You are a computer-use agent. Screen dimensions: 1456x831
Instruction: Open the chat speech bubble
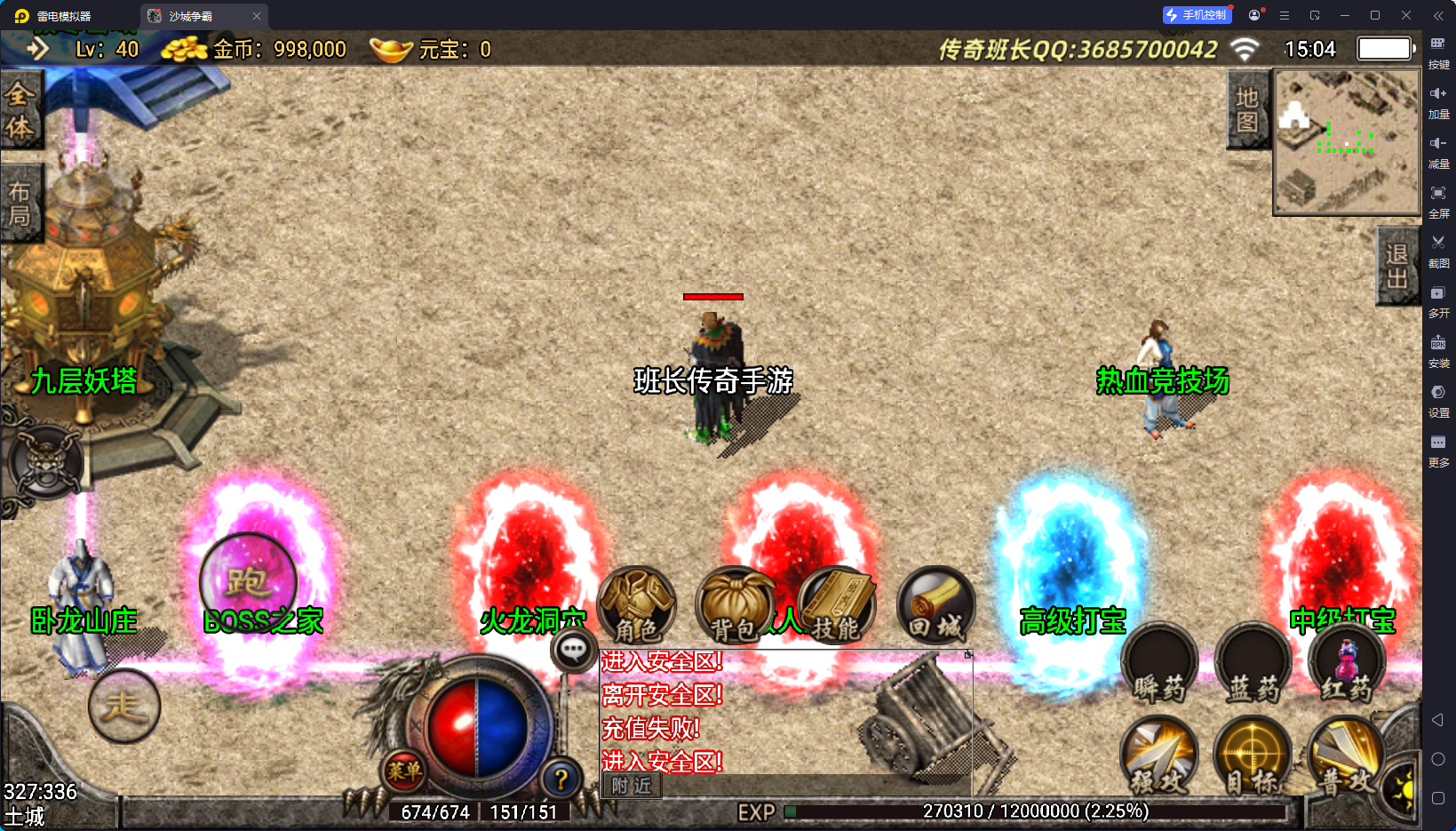coord(573,651)
